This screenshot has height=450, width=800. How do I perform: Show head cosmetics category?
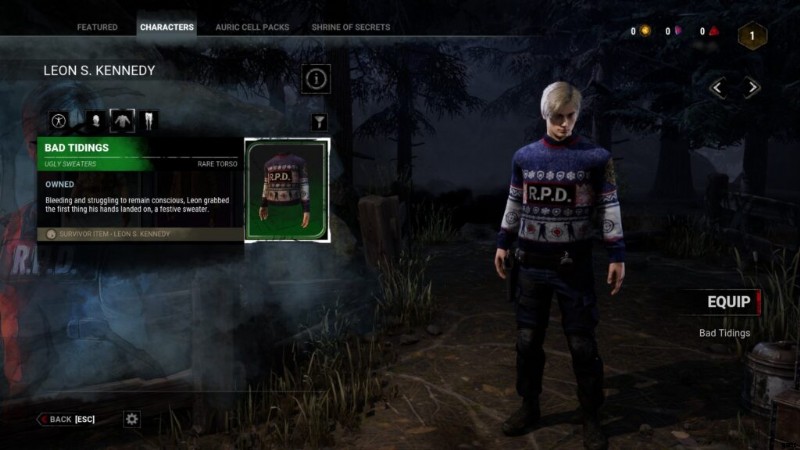click(x=96, y=121)
